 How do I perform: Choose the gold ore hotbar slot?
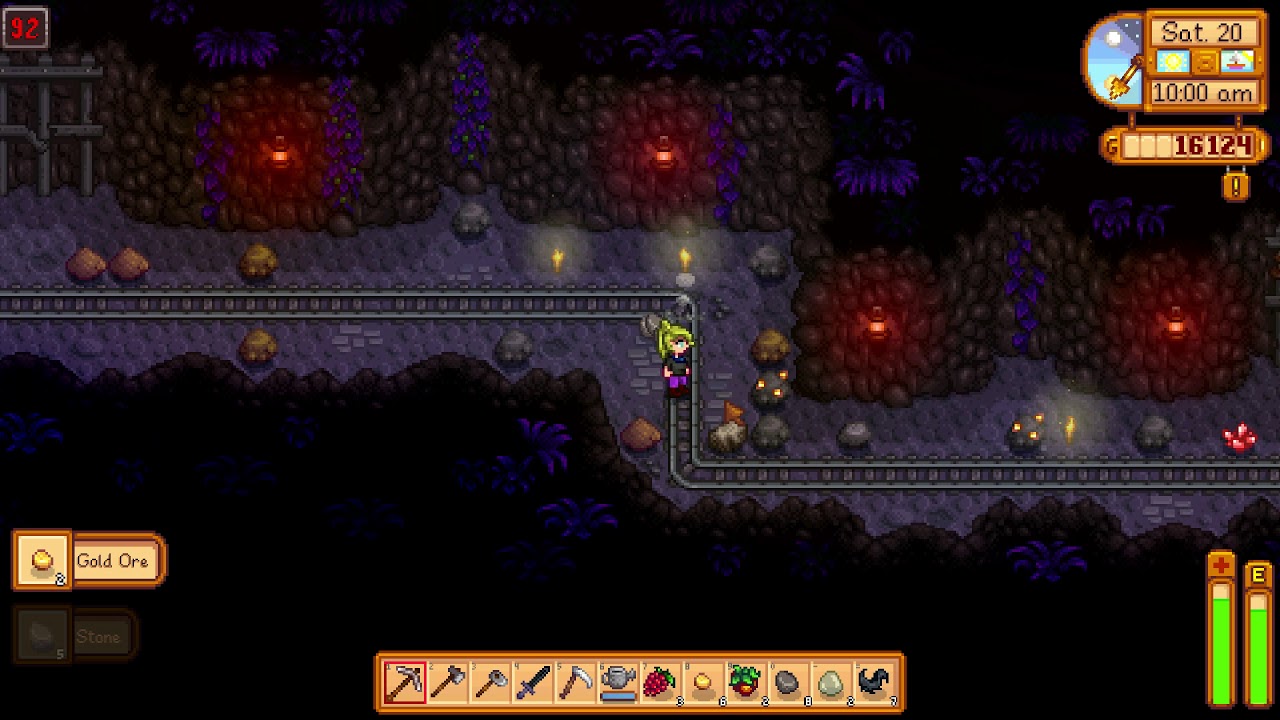click(703, 683)
